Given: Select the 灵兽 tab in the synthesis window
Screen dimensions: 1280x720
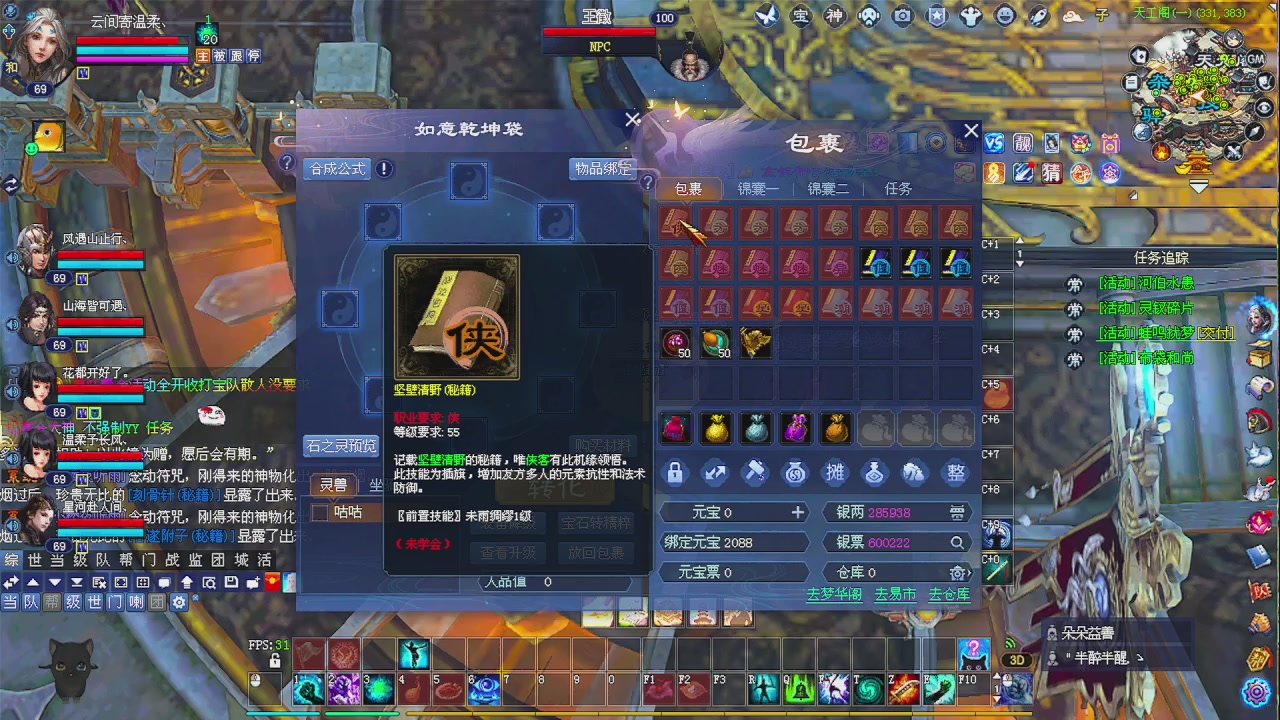Looking at the screenshot, I should (333, 485).
